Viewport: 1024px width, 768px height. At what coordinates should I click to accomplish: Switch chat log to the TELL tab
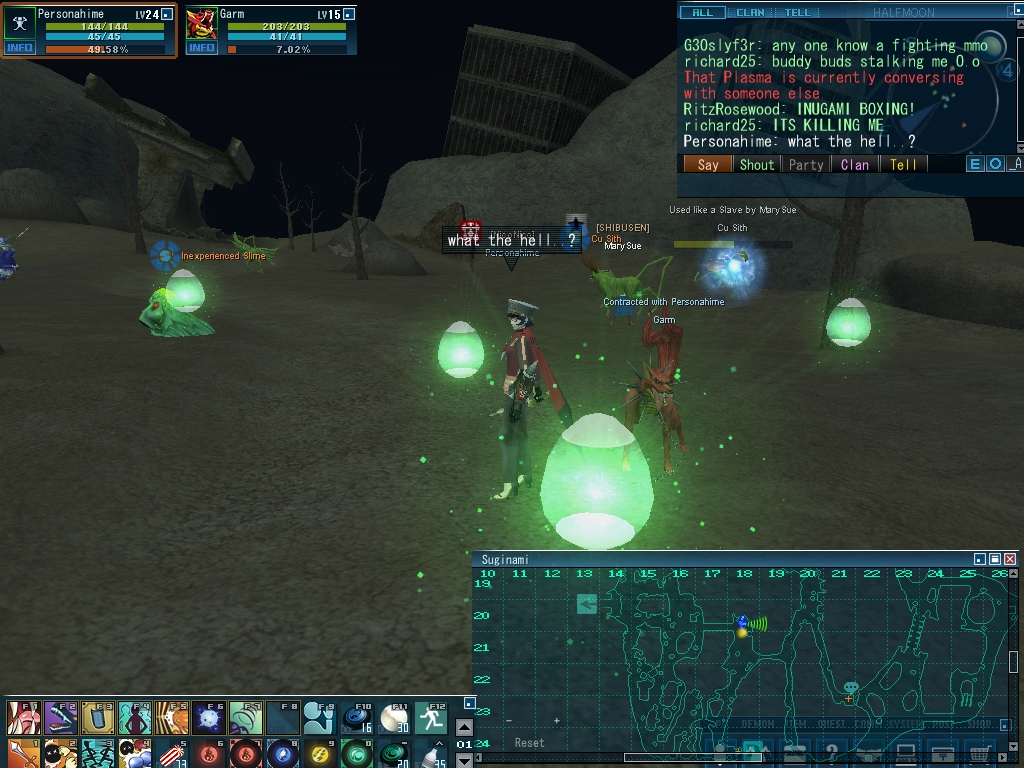[798, 13]
